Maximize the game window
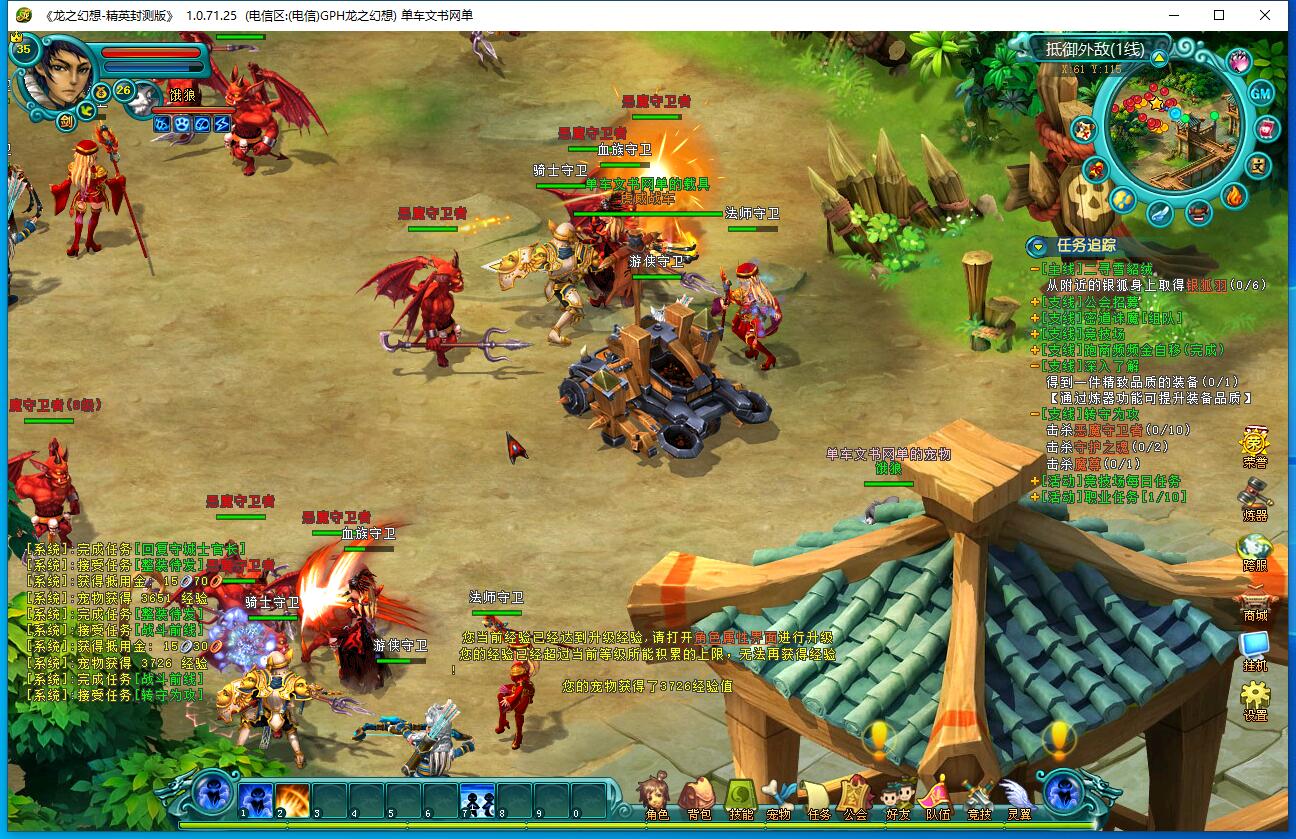Screen dimensions: 1296x839 point(1219,15)
